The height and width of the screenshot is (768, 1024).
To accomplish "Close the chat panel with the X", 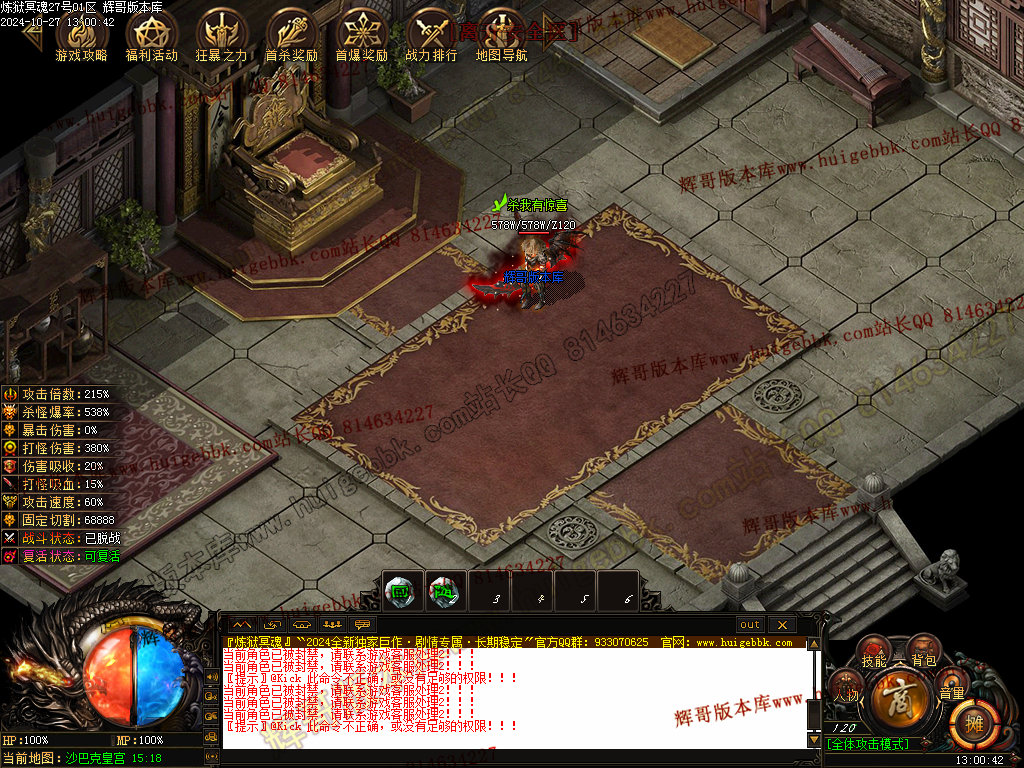I will click(781, 625).
